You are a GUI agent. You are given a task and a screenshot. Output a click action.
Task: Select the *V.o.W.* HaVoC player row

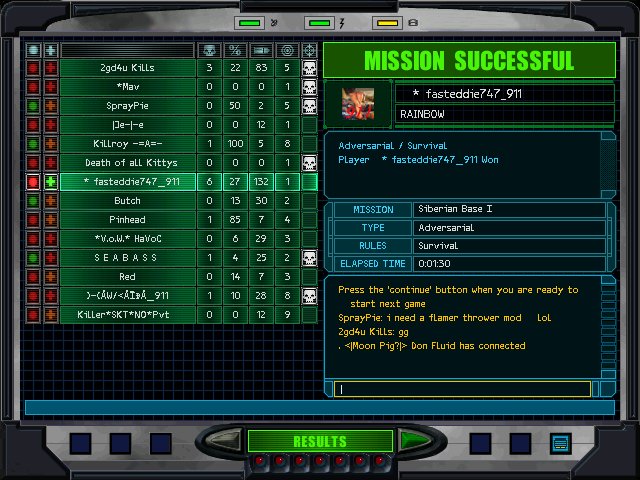tap(127, 239)
